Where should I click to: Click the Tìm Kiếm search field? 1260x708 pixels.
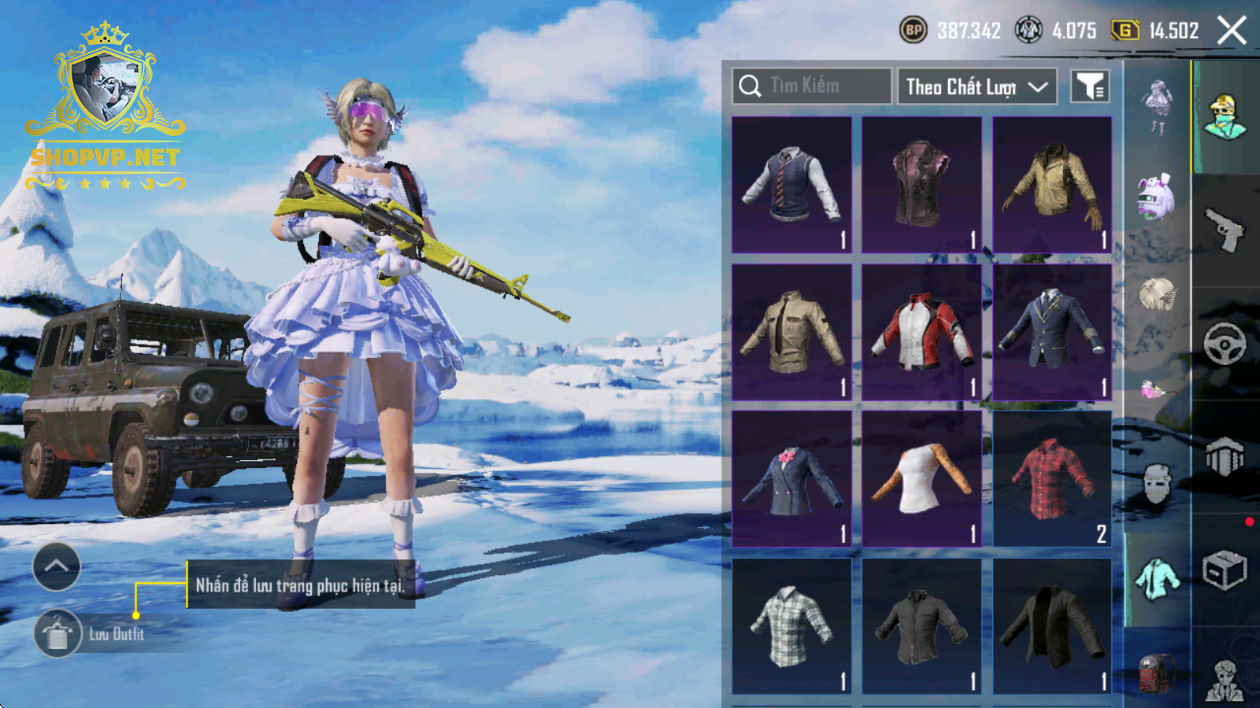[812, 86]
